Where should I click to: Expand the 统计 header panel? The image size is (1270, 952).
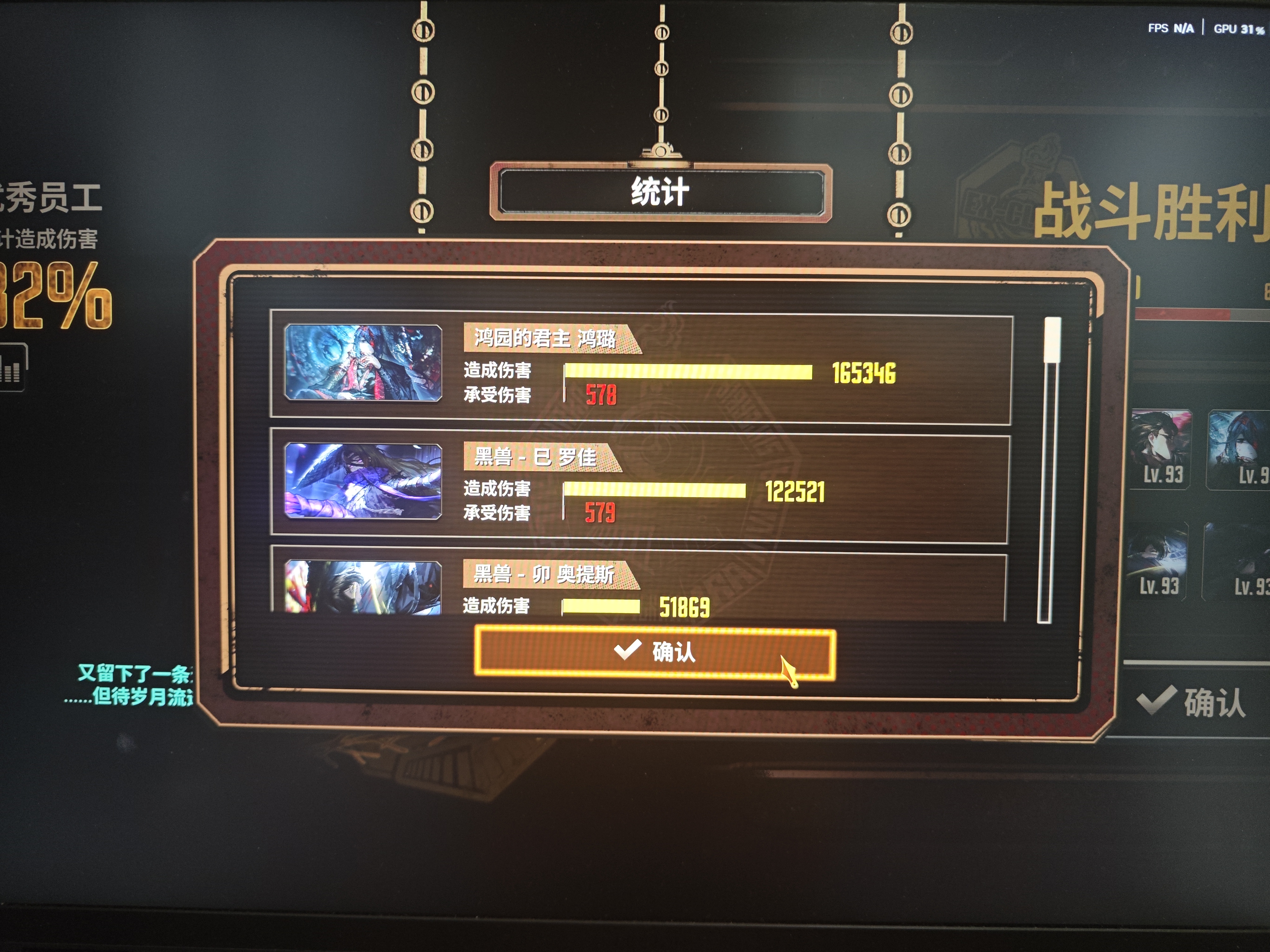point(660,192)
